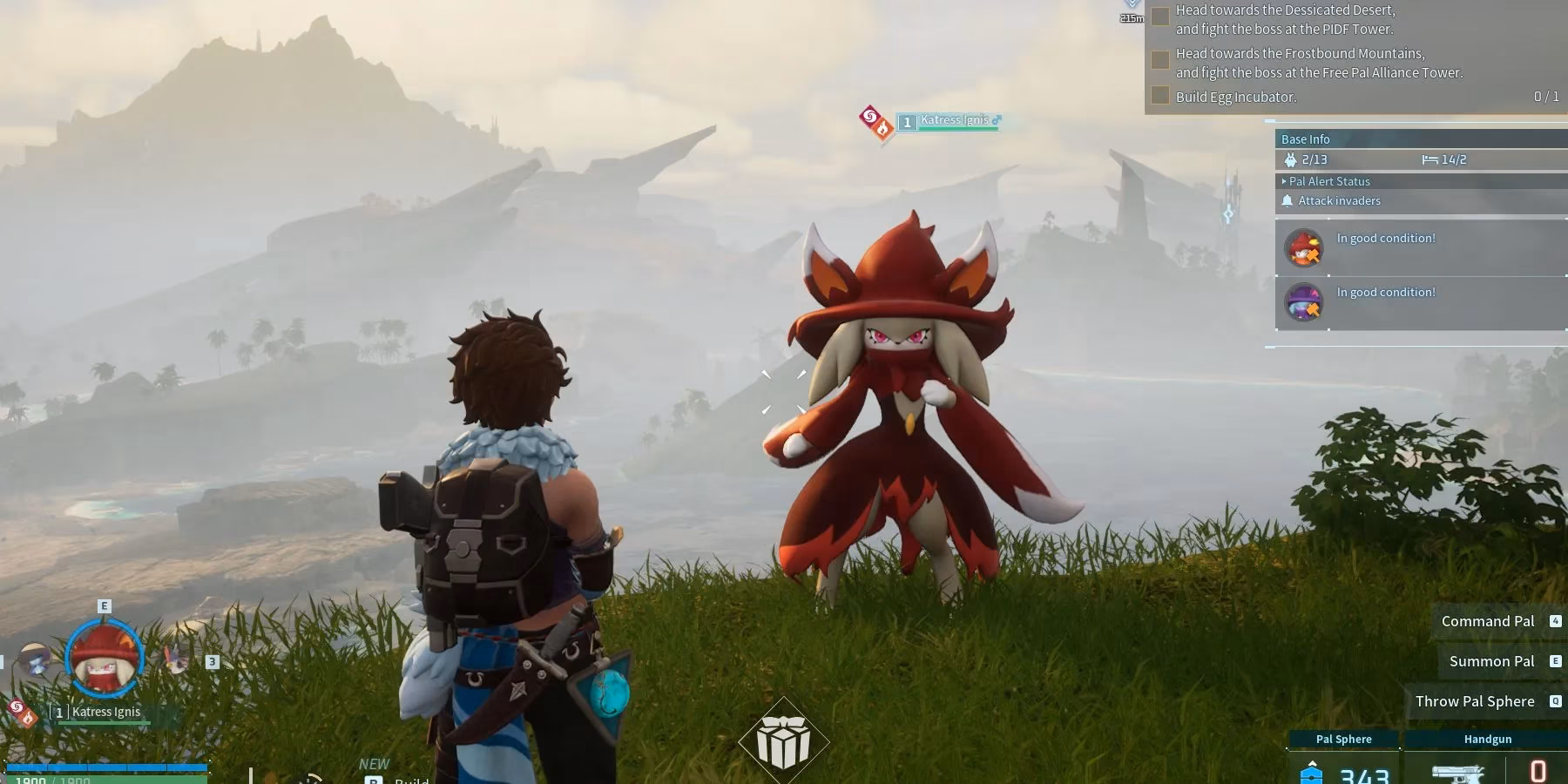Tick the Build Egg Incubator objective checkbox
This screenshot has width=1568, height=784.
pyautogui.click(x=1160, y=96)
